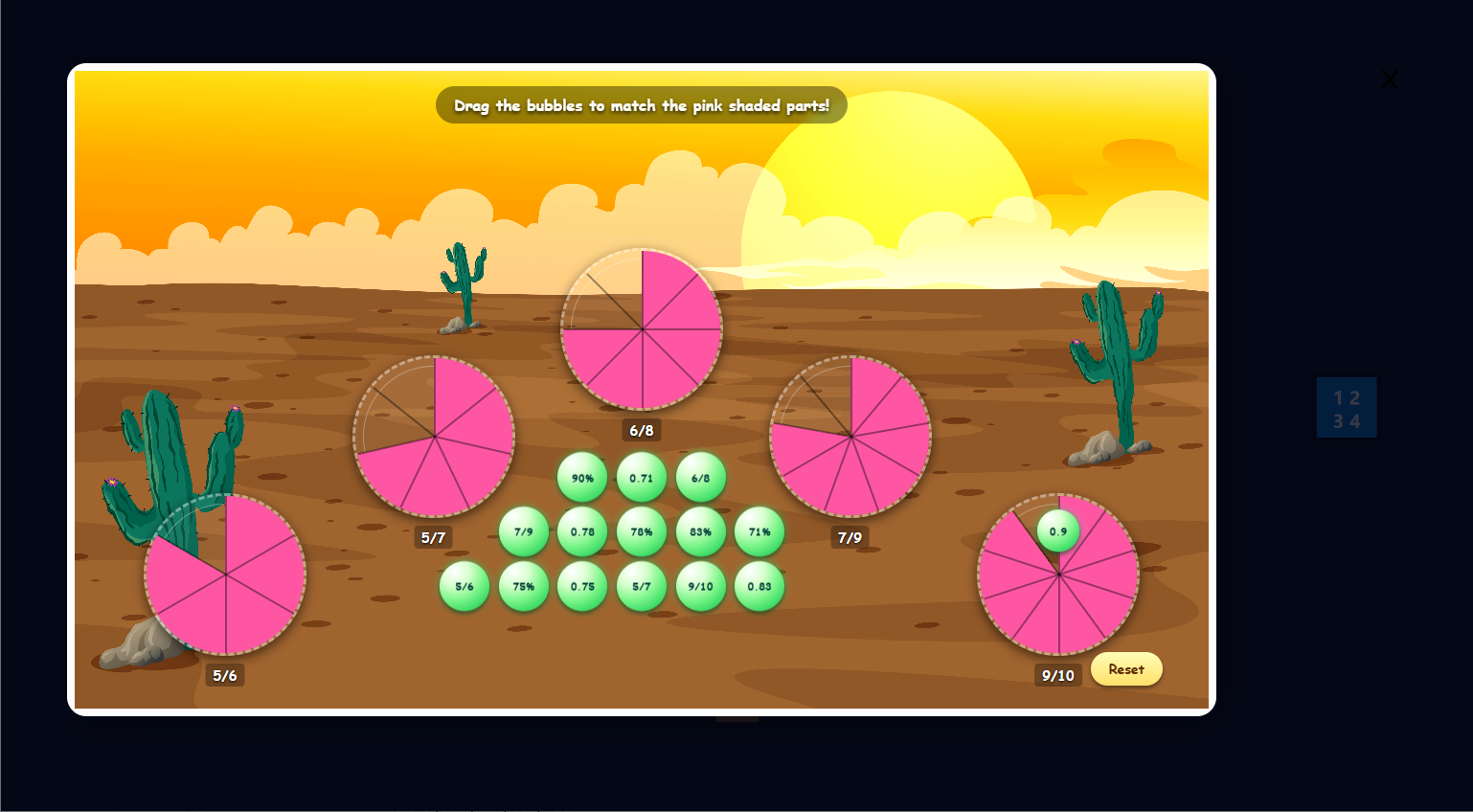Viewport: 1473px width, 812px height.
Task: Select the 0.83 bubble
Action: pyautogui.click(x=759, y=586)
